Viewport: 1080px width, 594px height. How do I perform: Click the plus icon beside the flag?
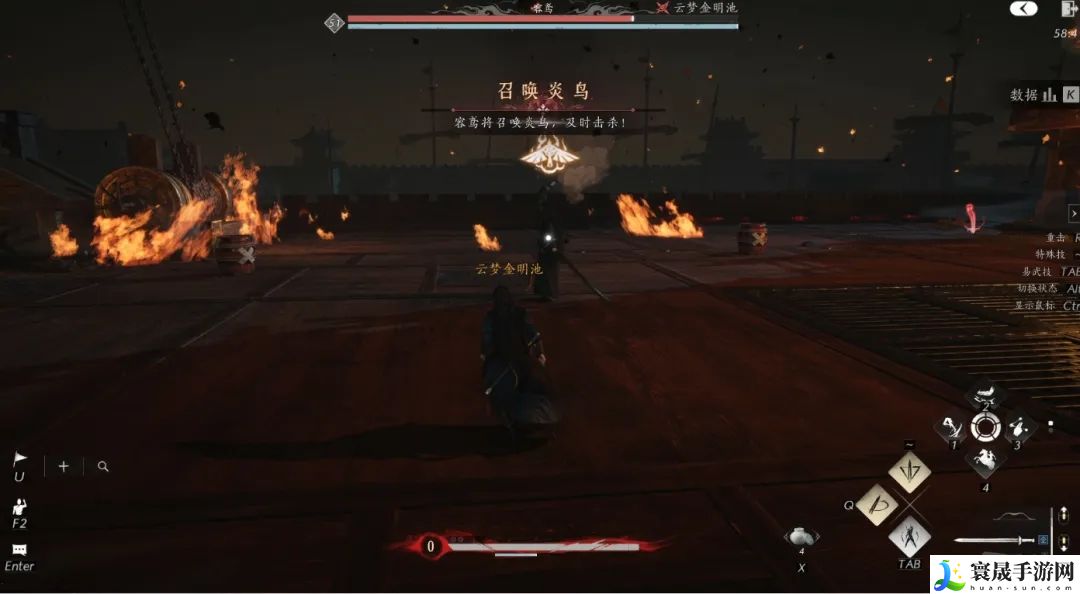pyautogui.click(x=63, y=466)
